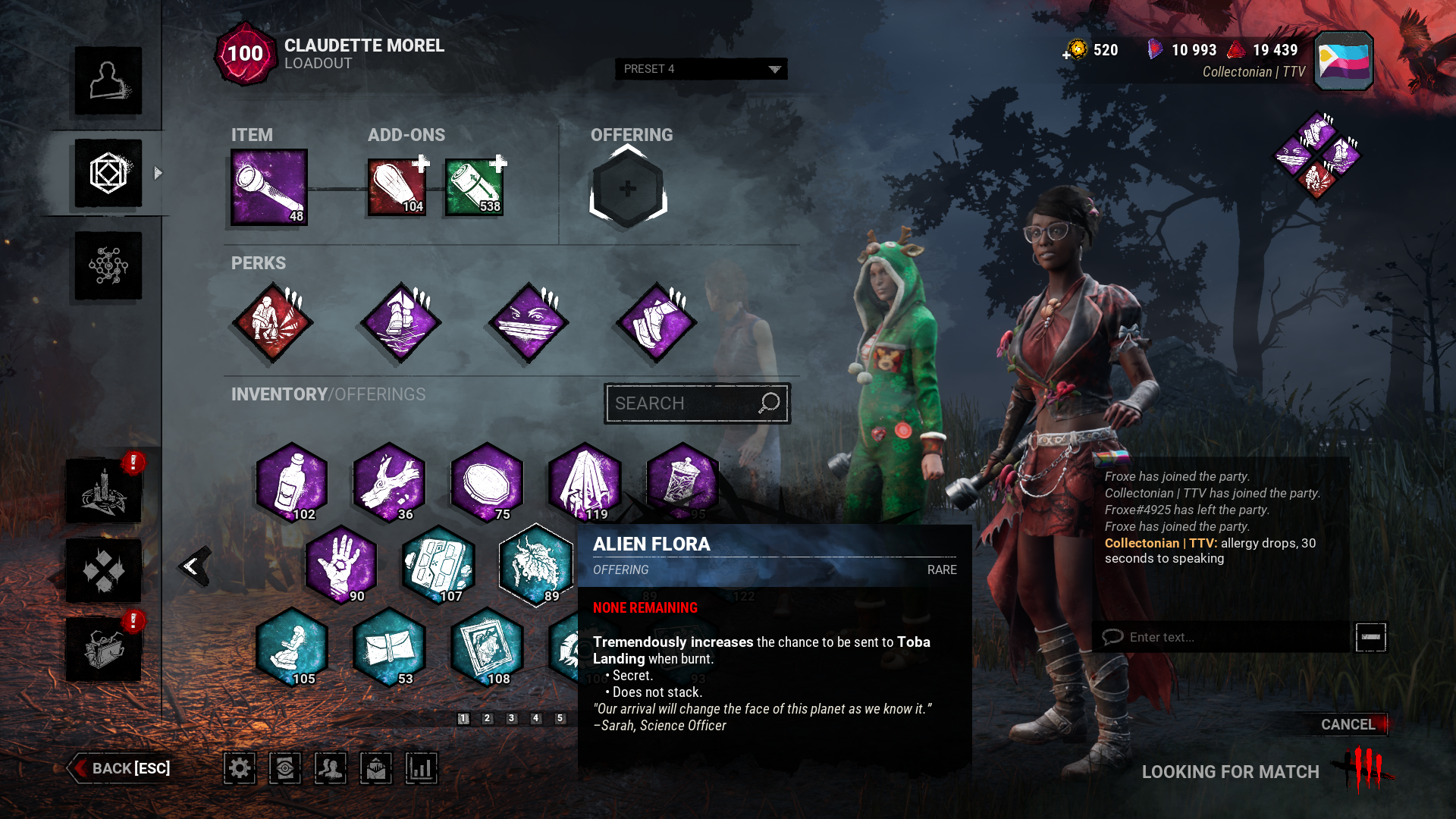Click the empty offering slot

point(628,189)
